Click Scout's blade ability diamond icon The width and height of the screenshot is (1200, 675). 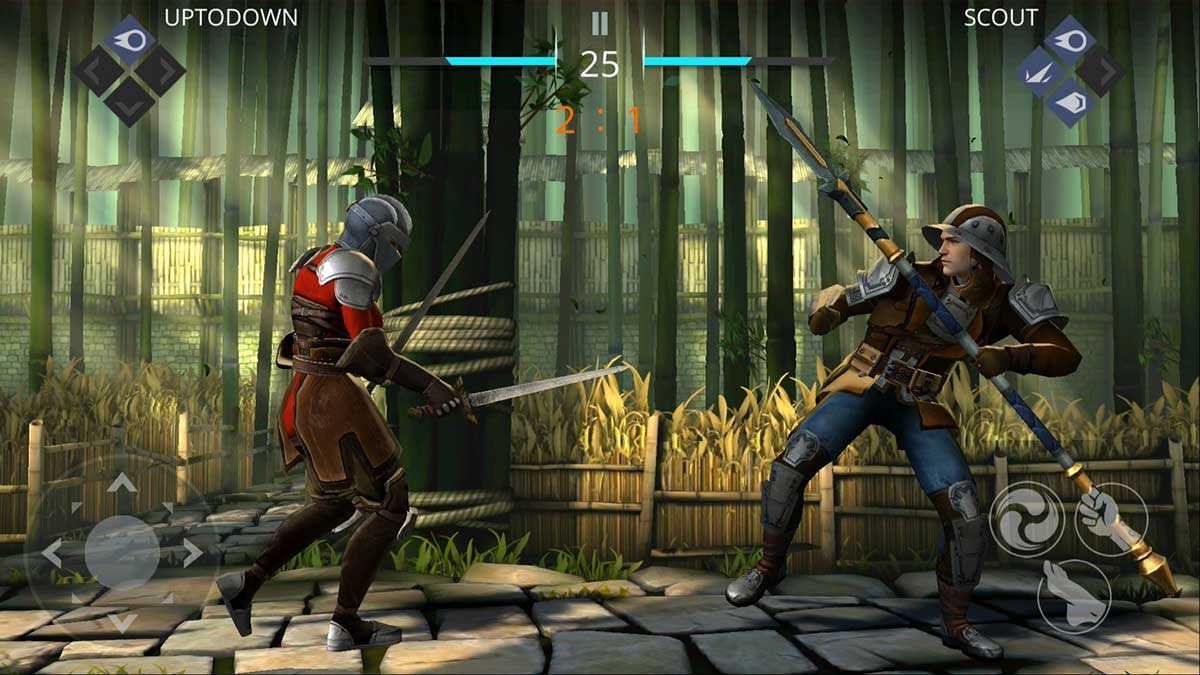click(x=1040, y=71)
